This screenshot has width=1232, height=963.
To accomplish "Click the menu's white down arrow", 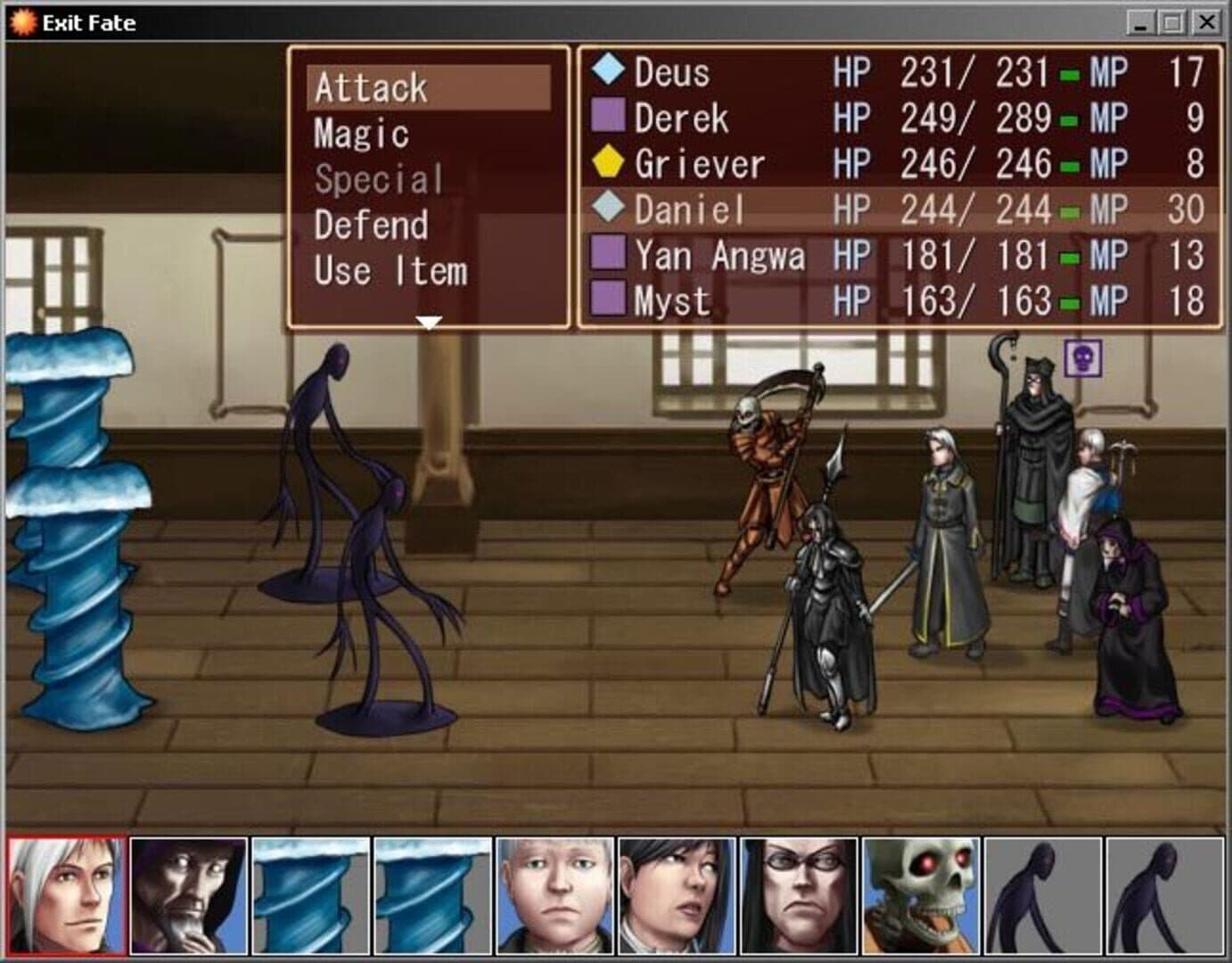I will 429,322.
